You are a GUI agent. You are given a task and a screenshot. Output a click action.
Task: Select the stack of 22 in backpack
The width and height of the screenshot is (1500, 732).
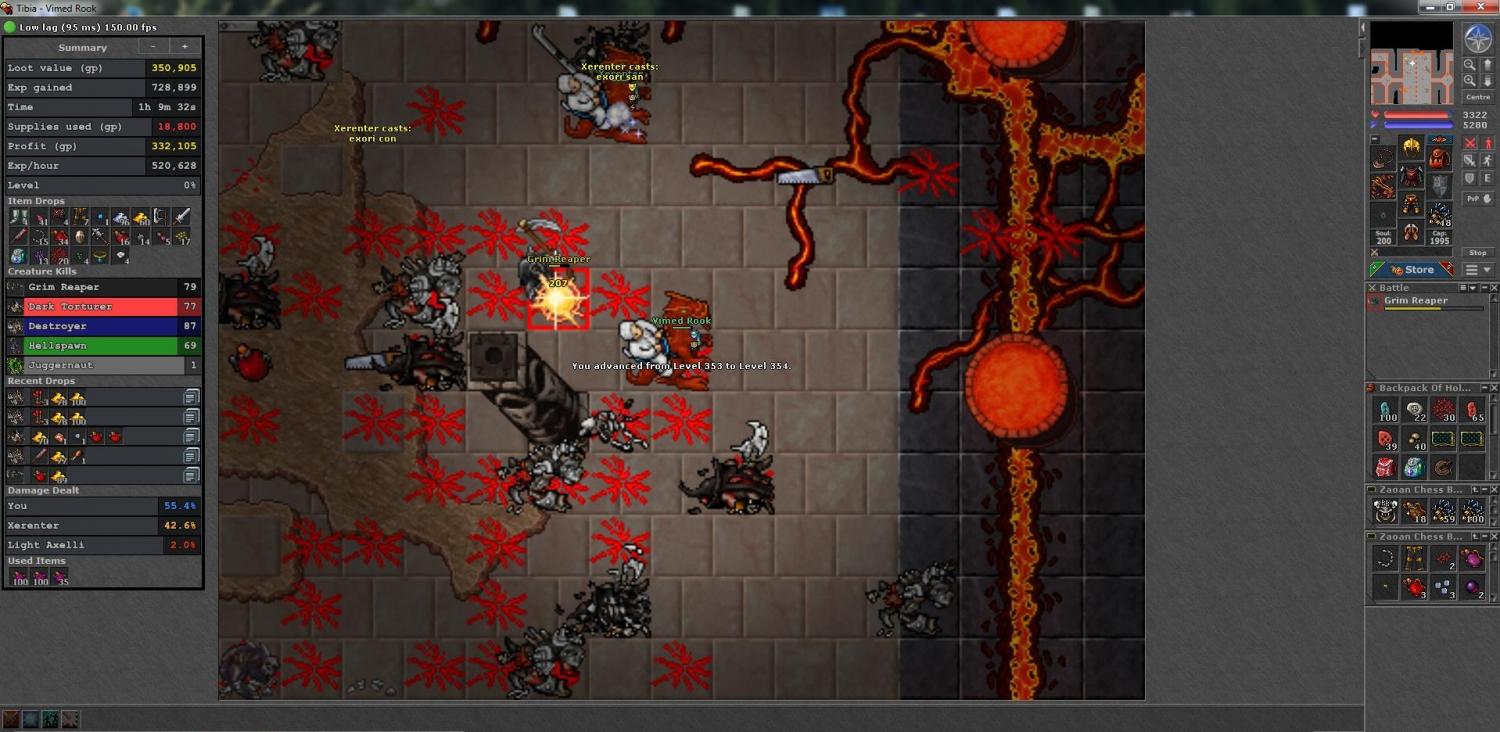(1414, 410)
